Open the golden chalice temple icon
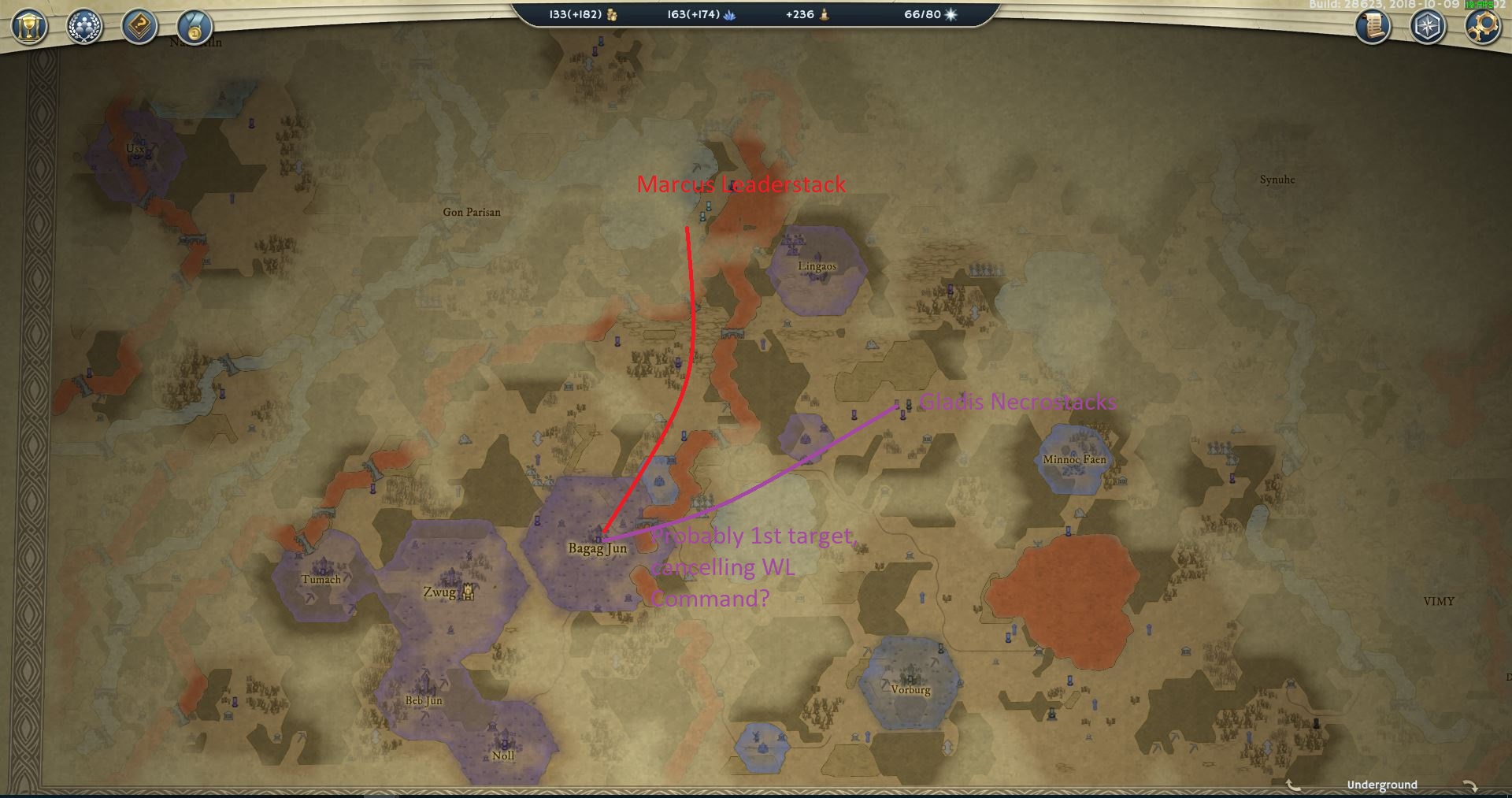 tap(29, 27)
